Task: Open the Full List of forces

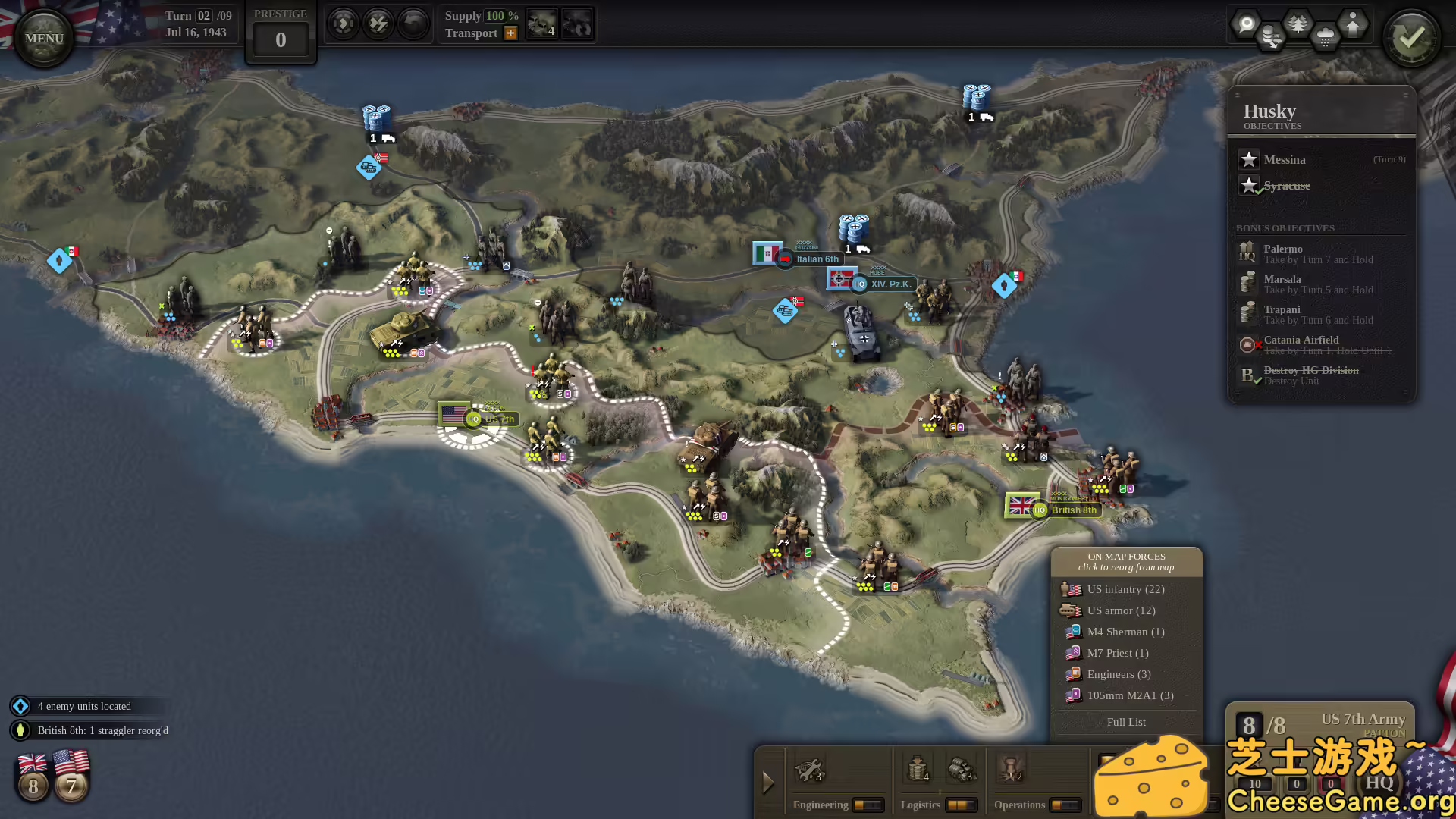Action: 1126,722
